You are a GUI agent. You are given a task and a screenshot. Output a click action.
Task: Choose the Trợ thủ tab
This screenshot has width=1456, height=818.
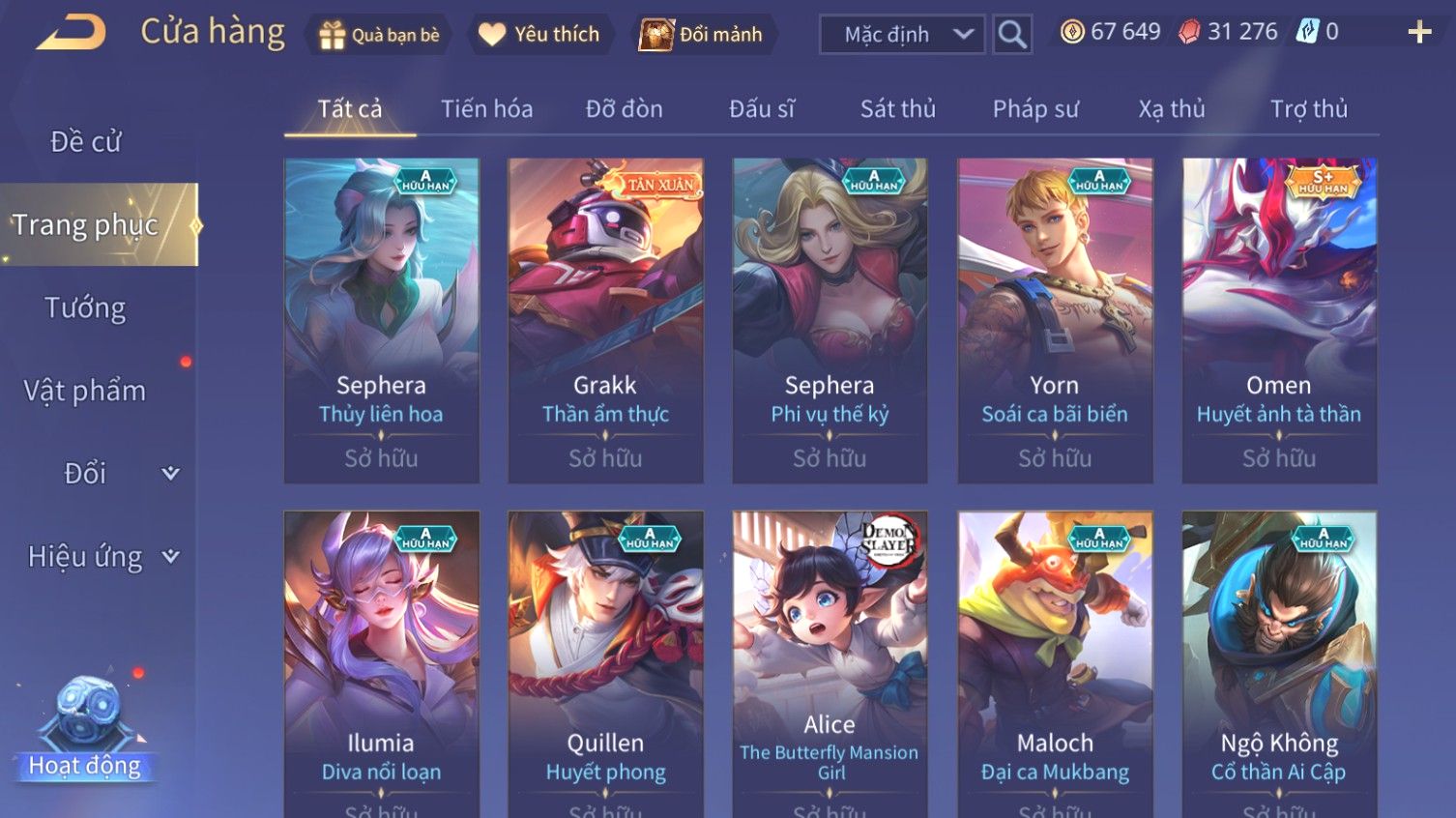pyautogui.click(x=1308, y=109)
